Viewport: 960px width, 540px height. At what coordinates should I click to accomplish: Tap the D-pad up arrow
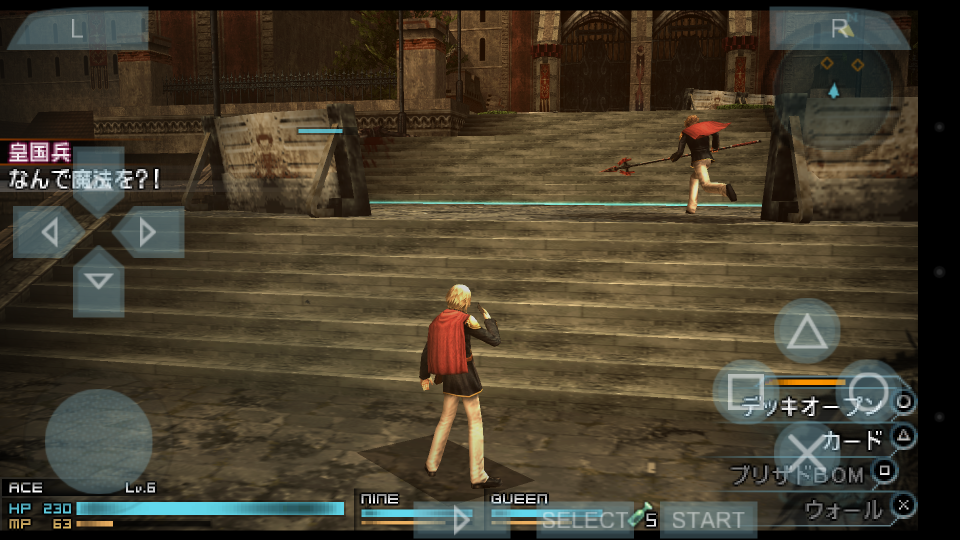pyautogui.click(x=98, y=182)
